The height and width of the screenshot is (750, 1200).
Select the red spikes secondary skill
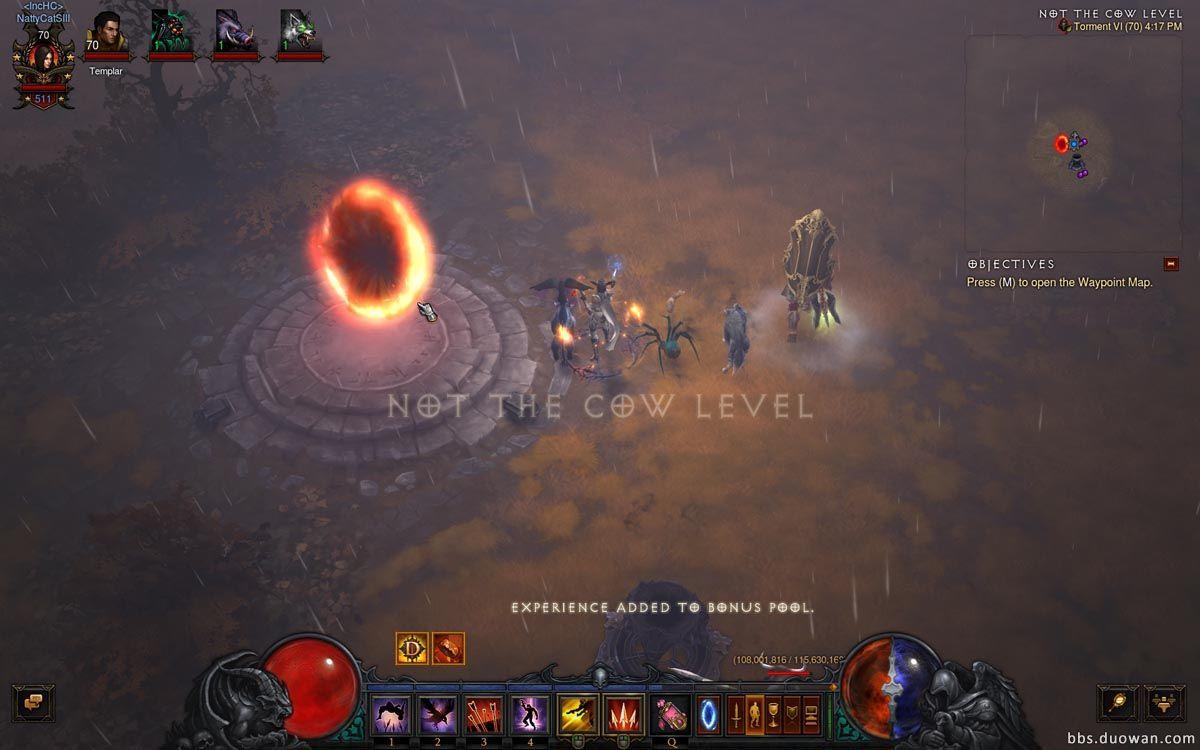point(624,714)
